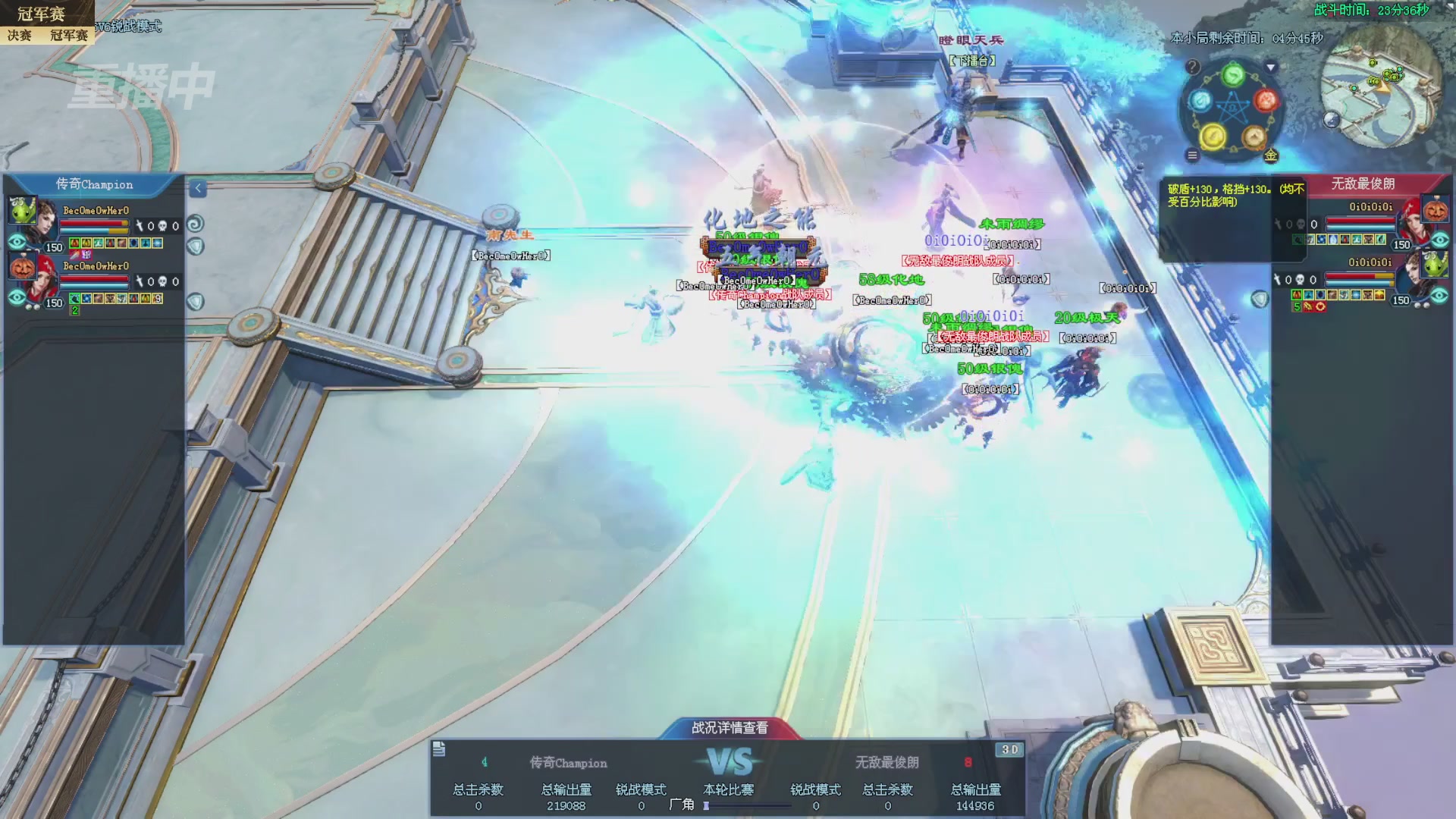The image size is (1456, 819).
Task: Select the red fire element orb
Action: (1266, 100)
